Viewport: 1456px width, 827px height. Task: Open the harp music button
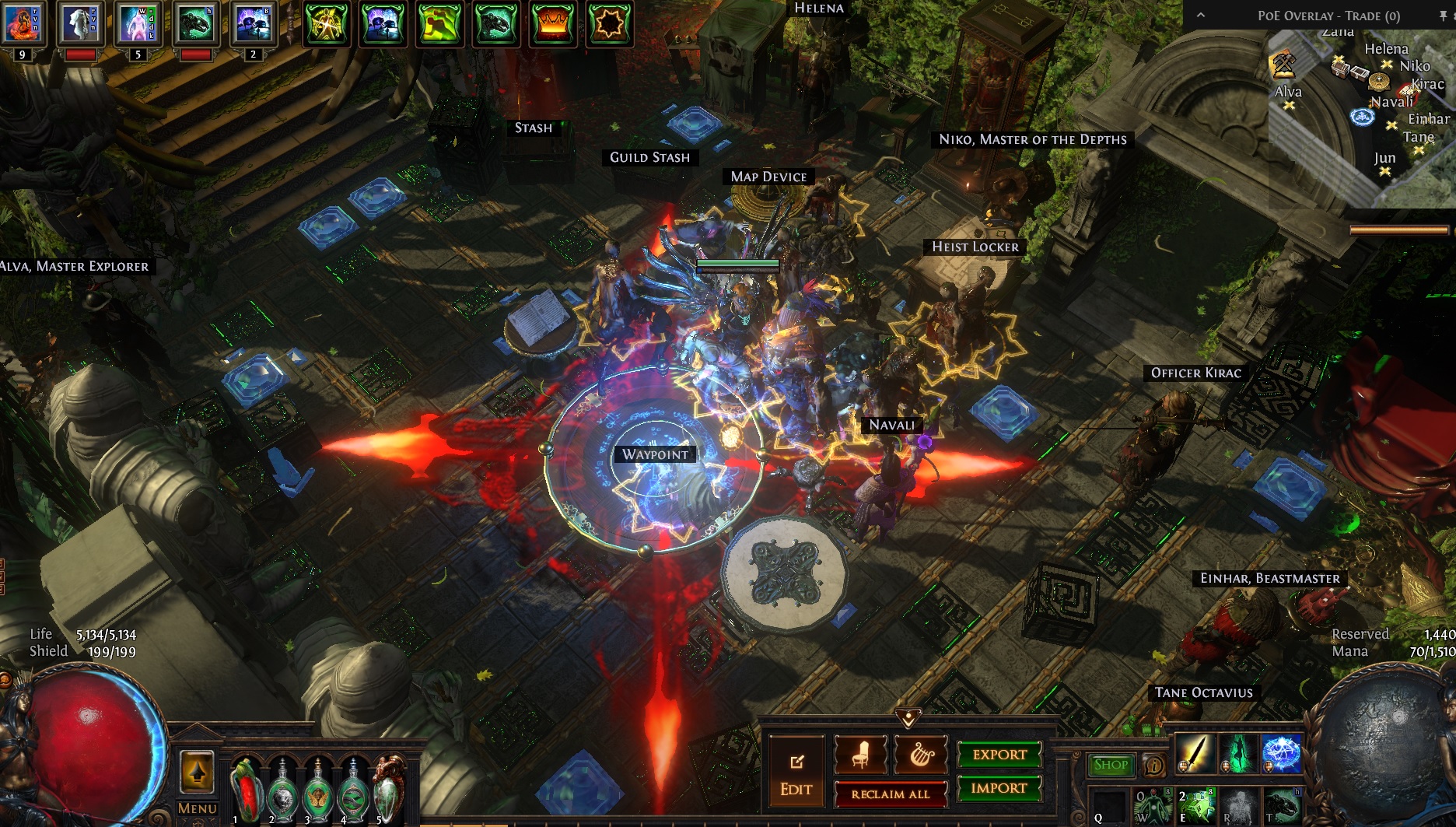pyautogui.click(x=922, y=753)
